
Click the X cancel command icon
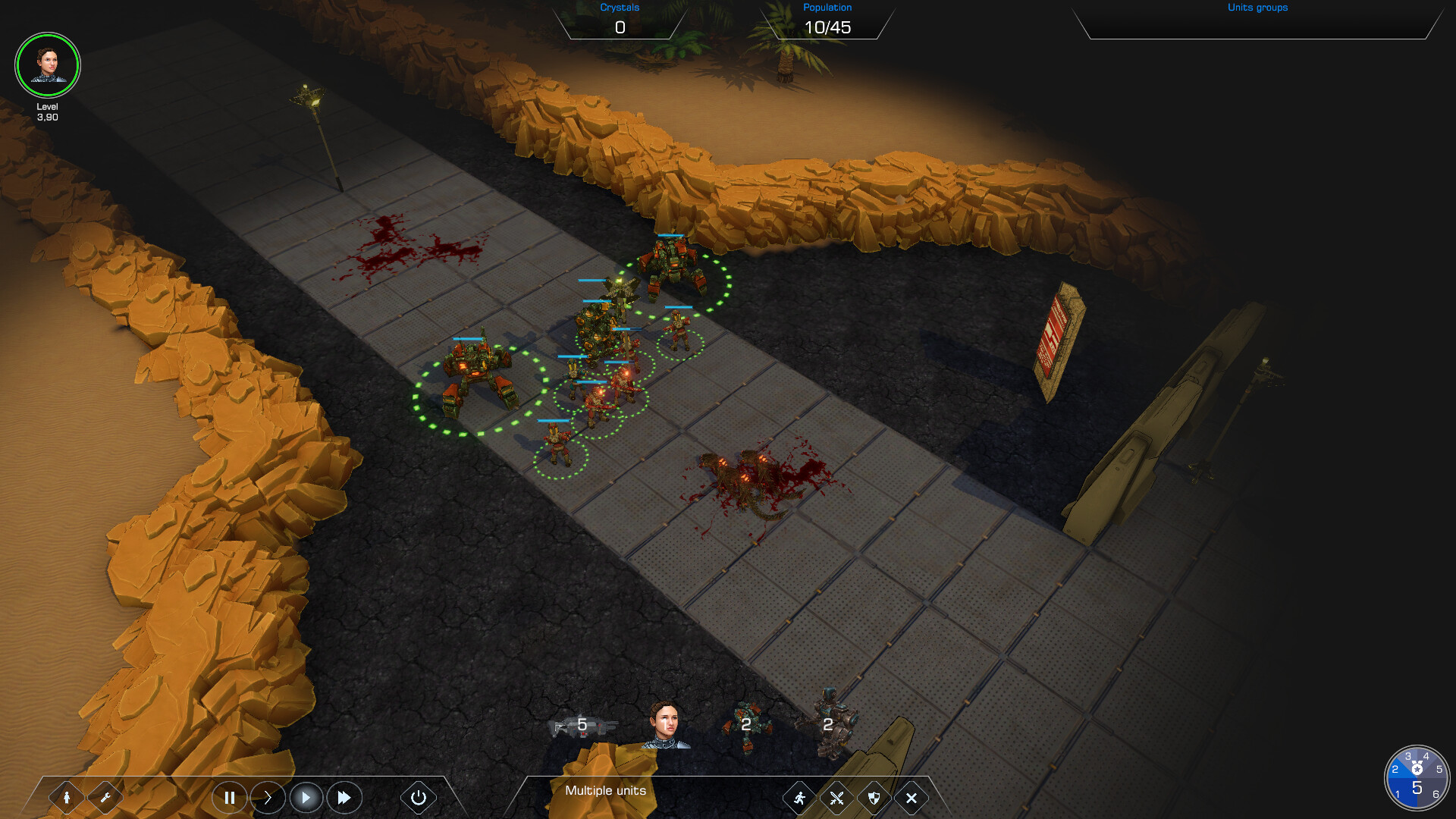coord(912,798)
